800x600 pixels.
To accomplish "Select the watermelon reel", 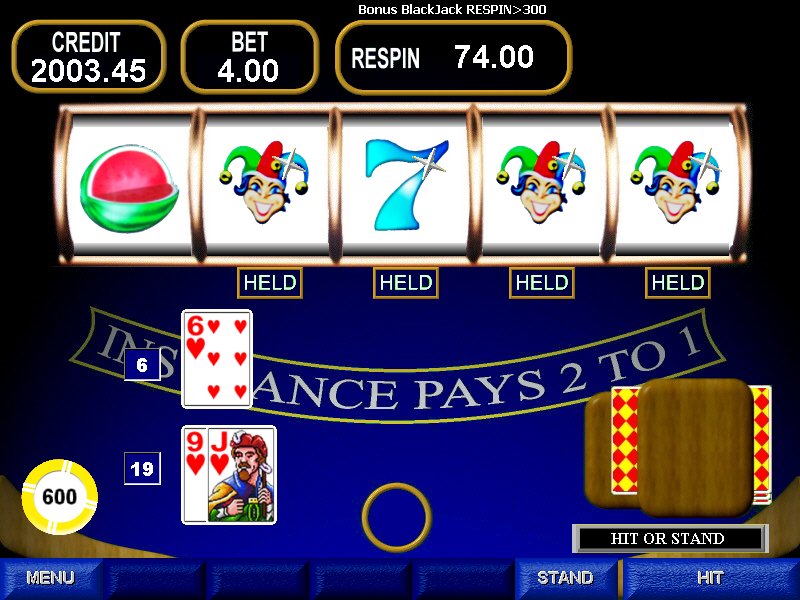I will (x=128, y=185).
